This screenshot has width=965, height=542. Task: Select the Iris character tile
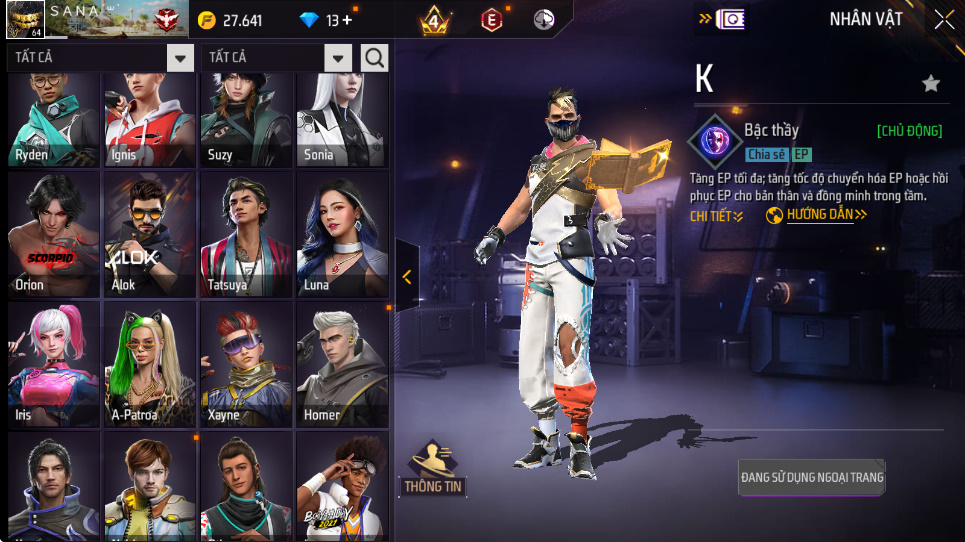(54, 365)
